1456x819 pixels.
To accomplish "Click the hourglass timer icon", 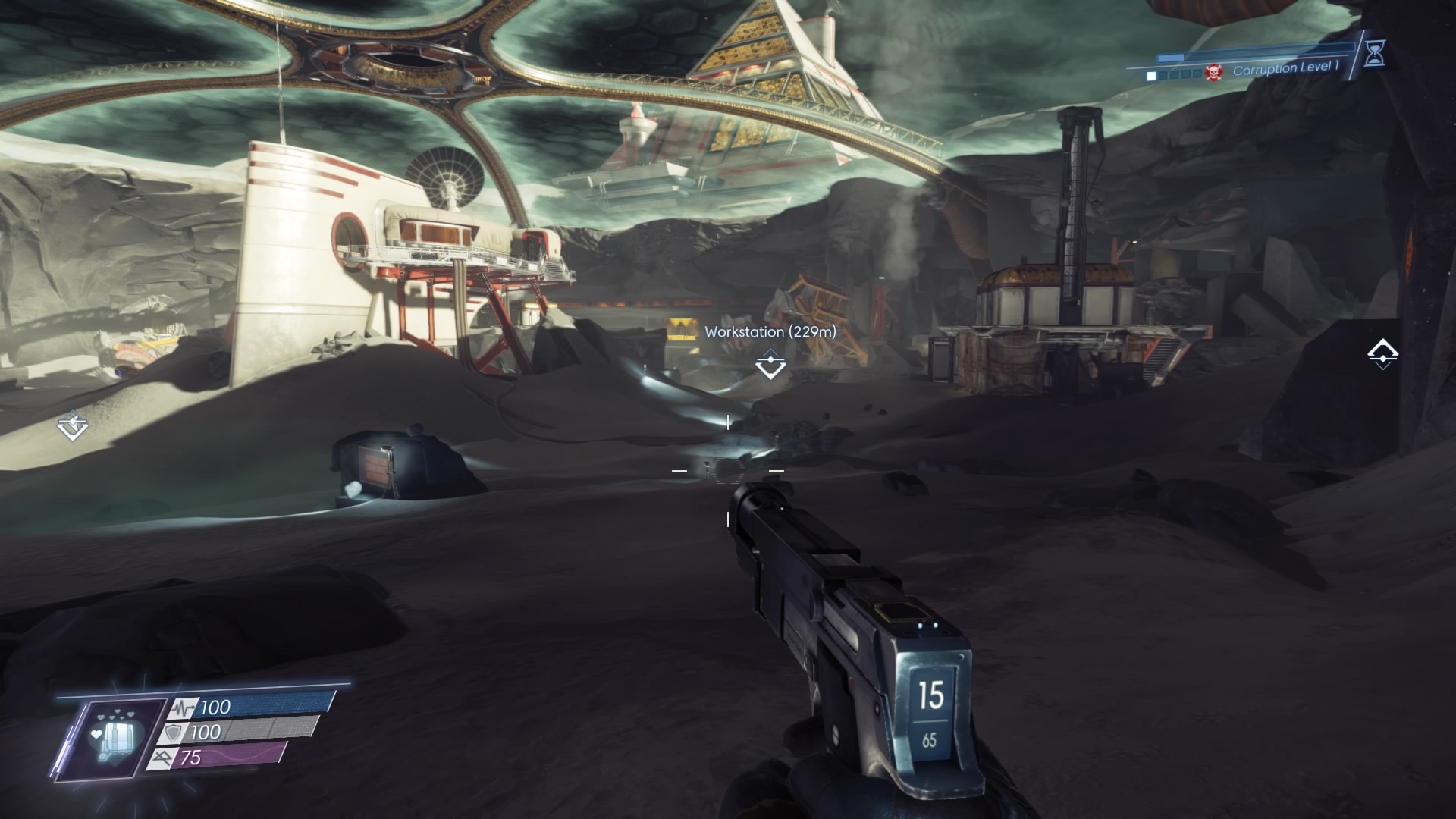I will coord(1374,53).
